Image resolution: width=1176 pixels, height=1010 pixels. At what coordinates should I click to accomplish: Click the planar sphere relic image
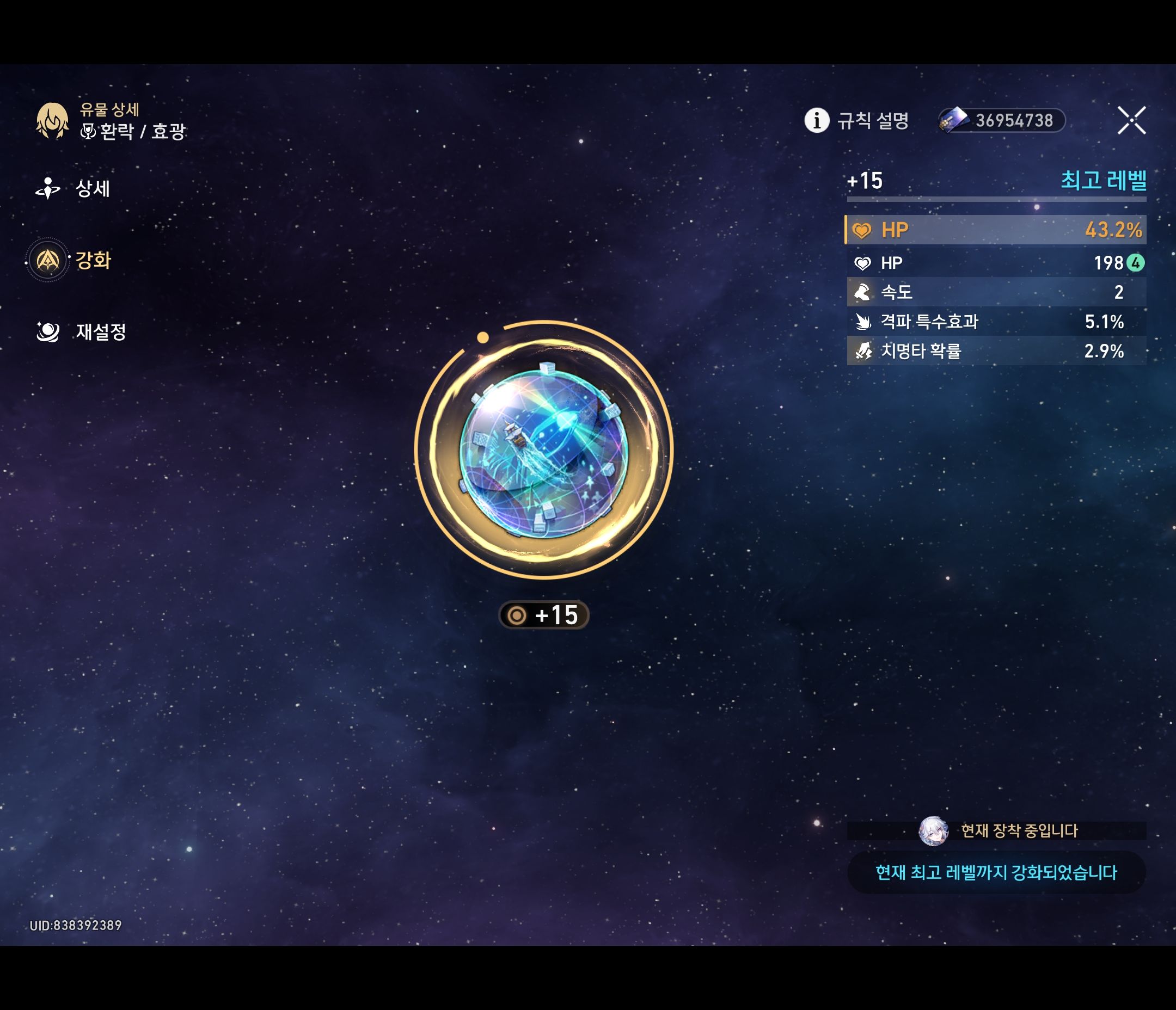[544, 451]
